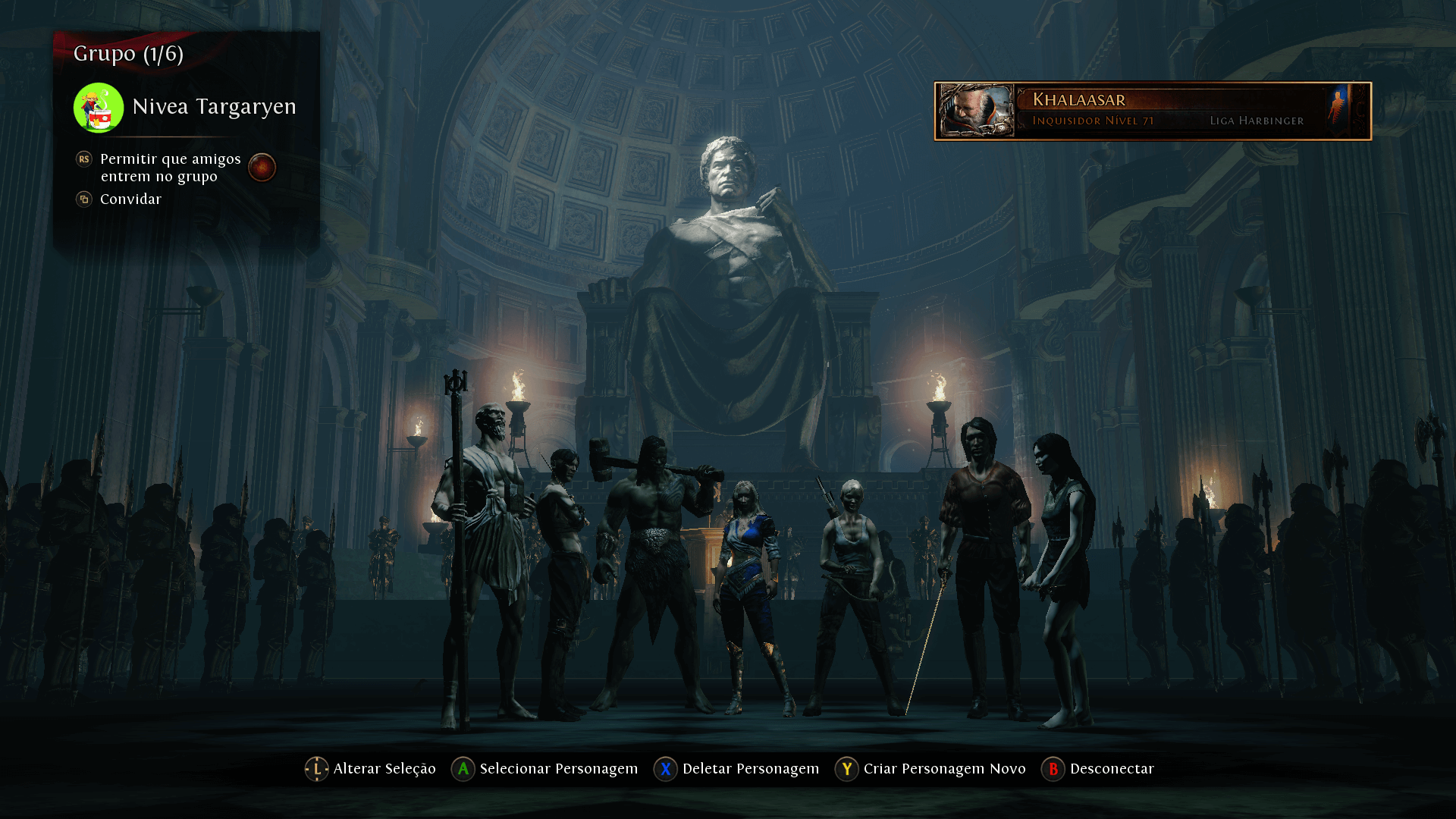Click the green A button icon
Image resolution: width=1456 pixels, height=819 pixels.
pos(461,768)
